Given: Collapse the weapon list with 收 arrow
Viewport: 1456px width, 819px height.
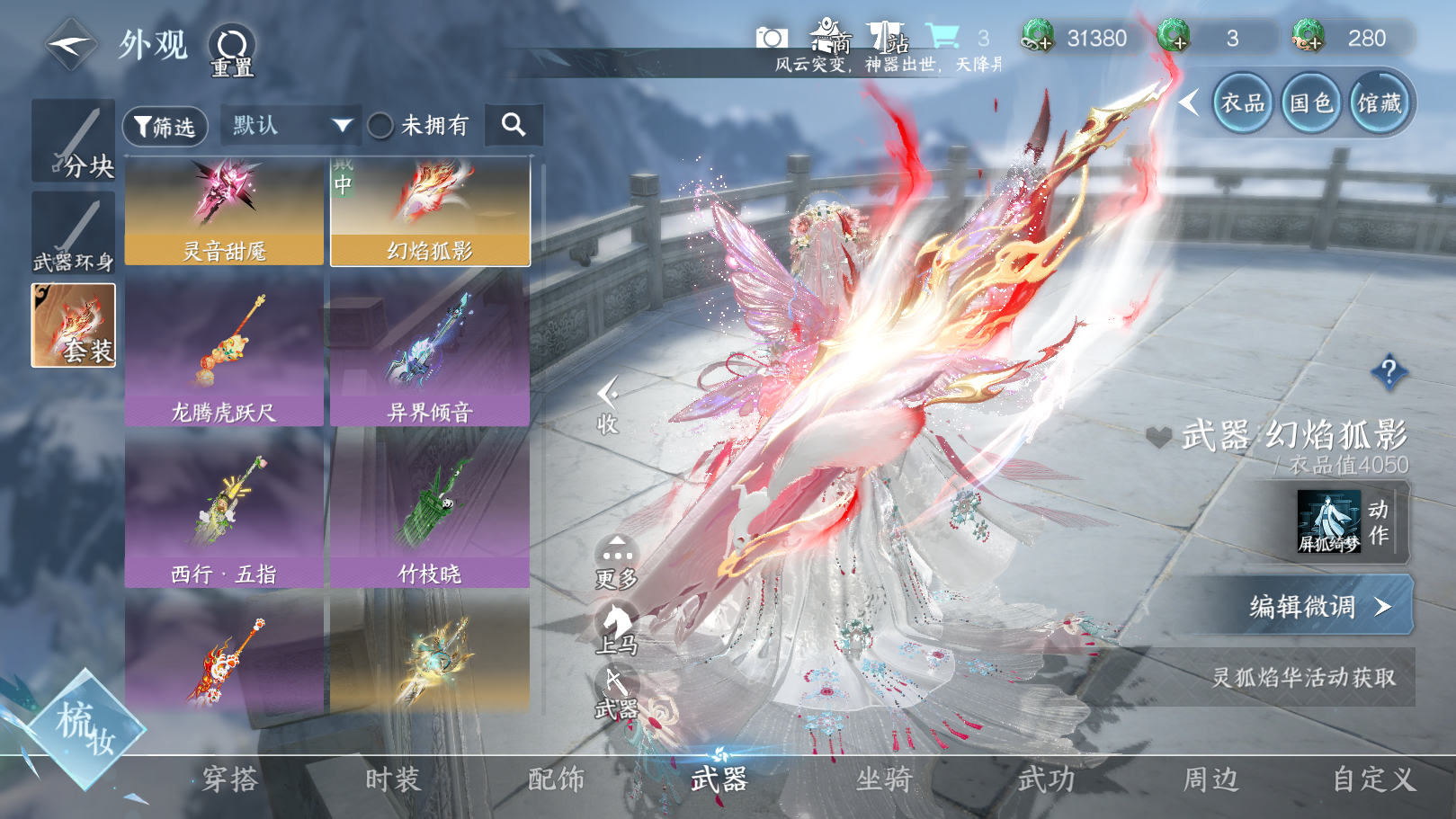Looking at the screenshot, I should [x=608, y=405].
